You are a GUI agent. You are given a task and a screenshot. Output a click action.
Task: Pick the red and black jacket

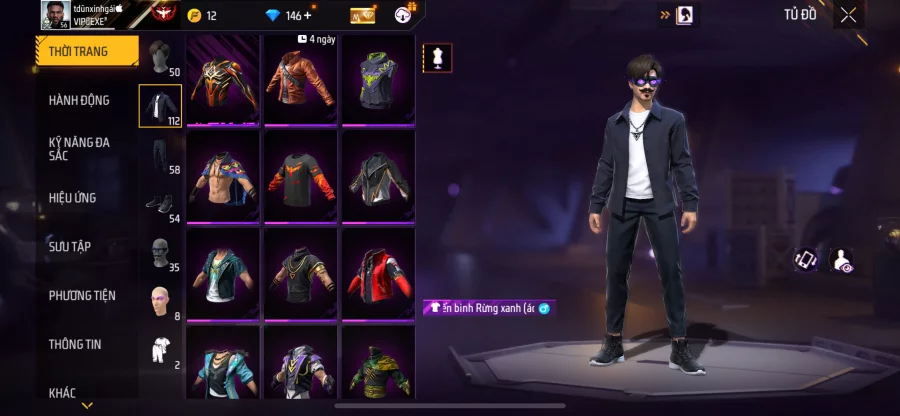pyautogui.click(x=378, y=273)
